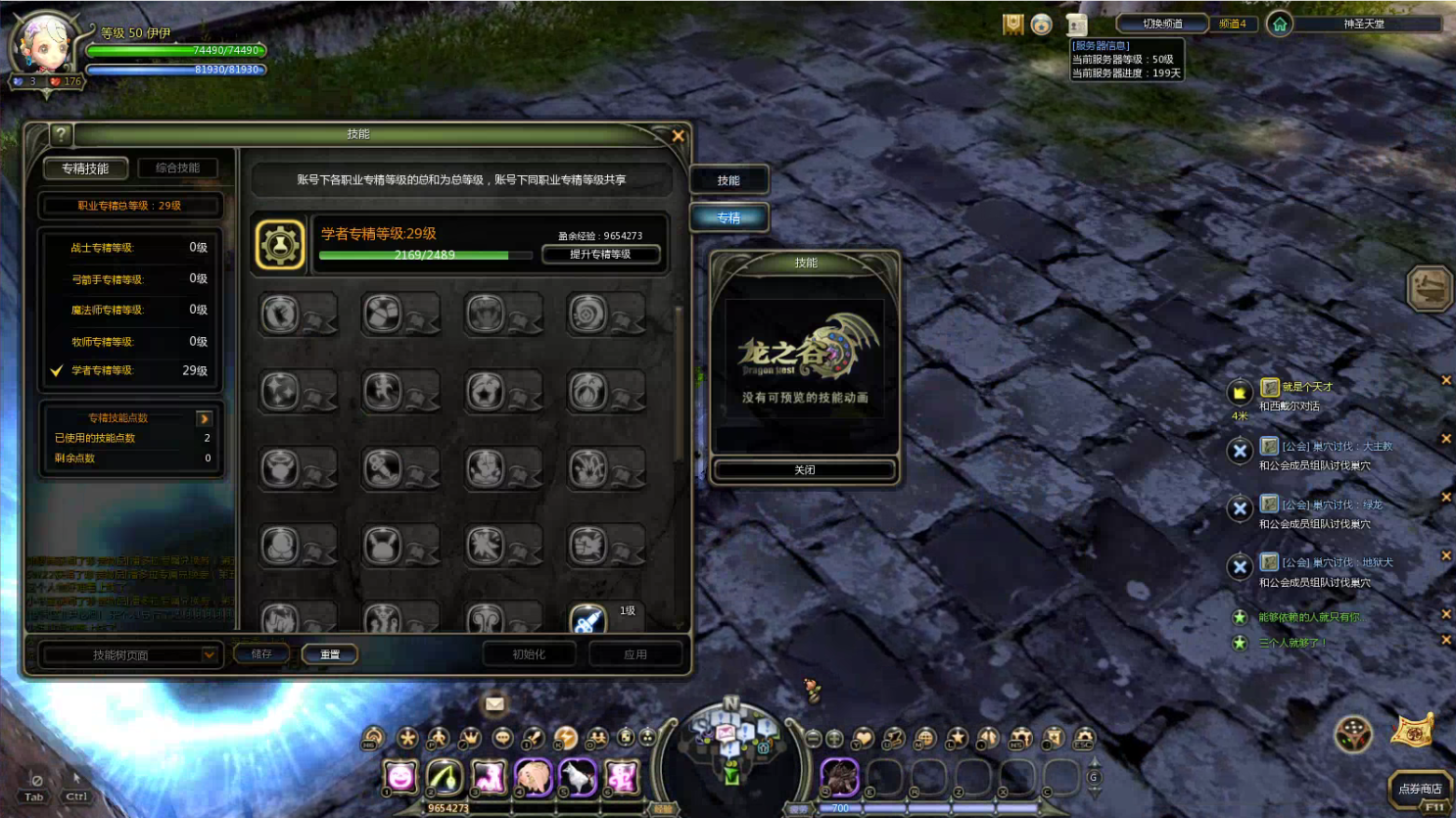Switch to the 专精技能 tab

click(x=85, y=168)
